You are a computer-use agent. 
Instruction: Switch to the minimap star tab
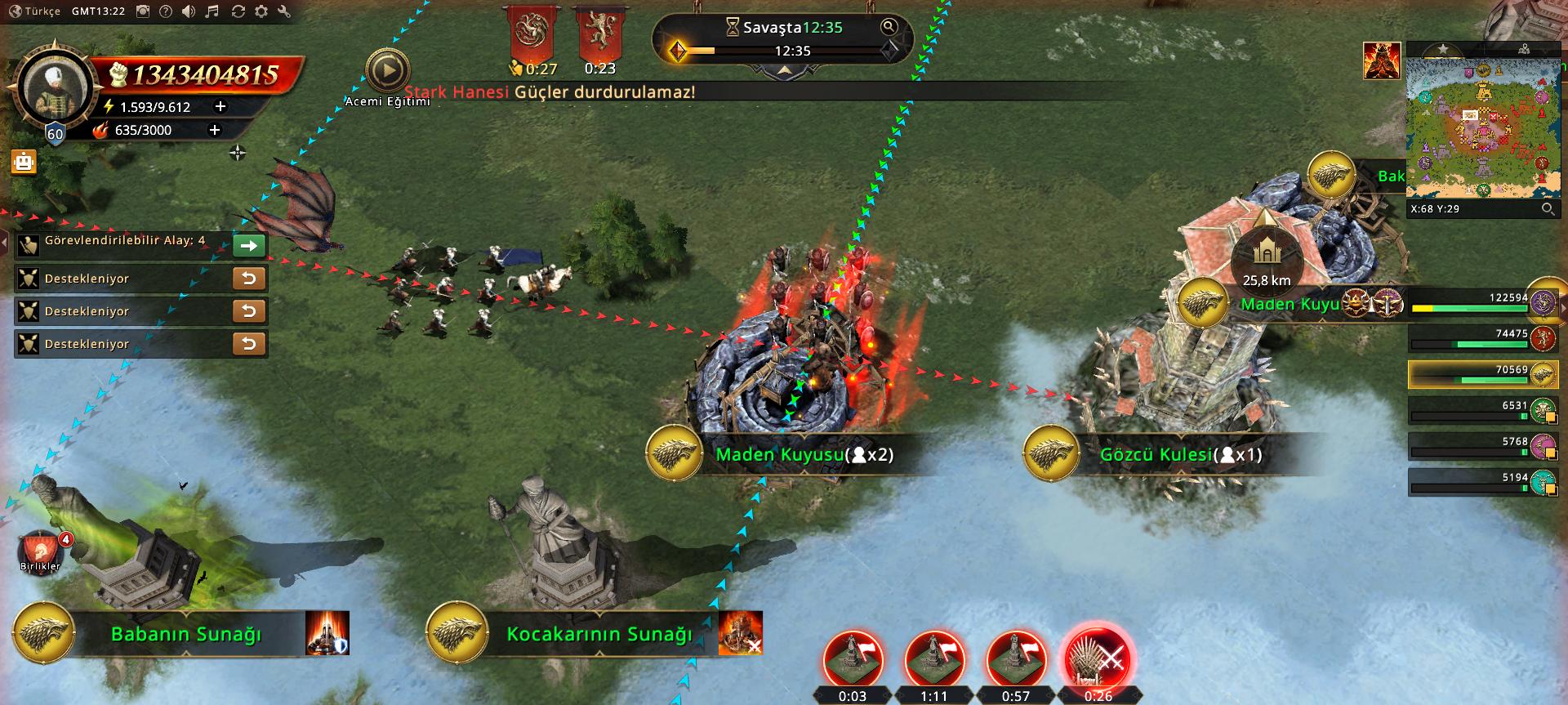1443,50
